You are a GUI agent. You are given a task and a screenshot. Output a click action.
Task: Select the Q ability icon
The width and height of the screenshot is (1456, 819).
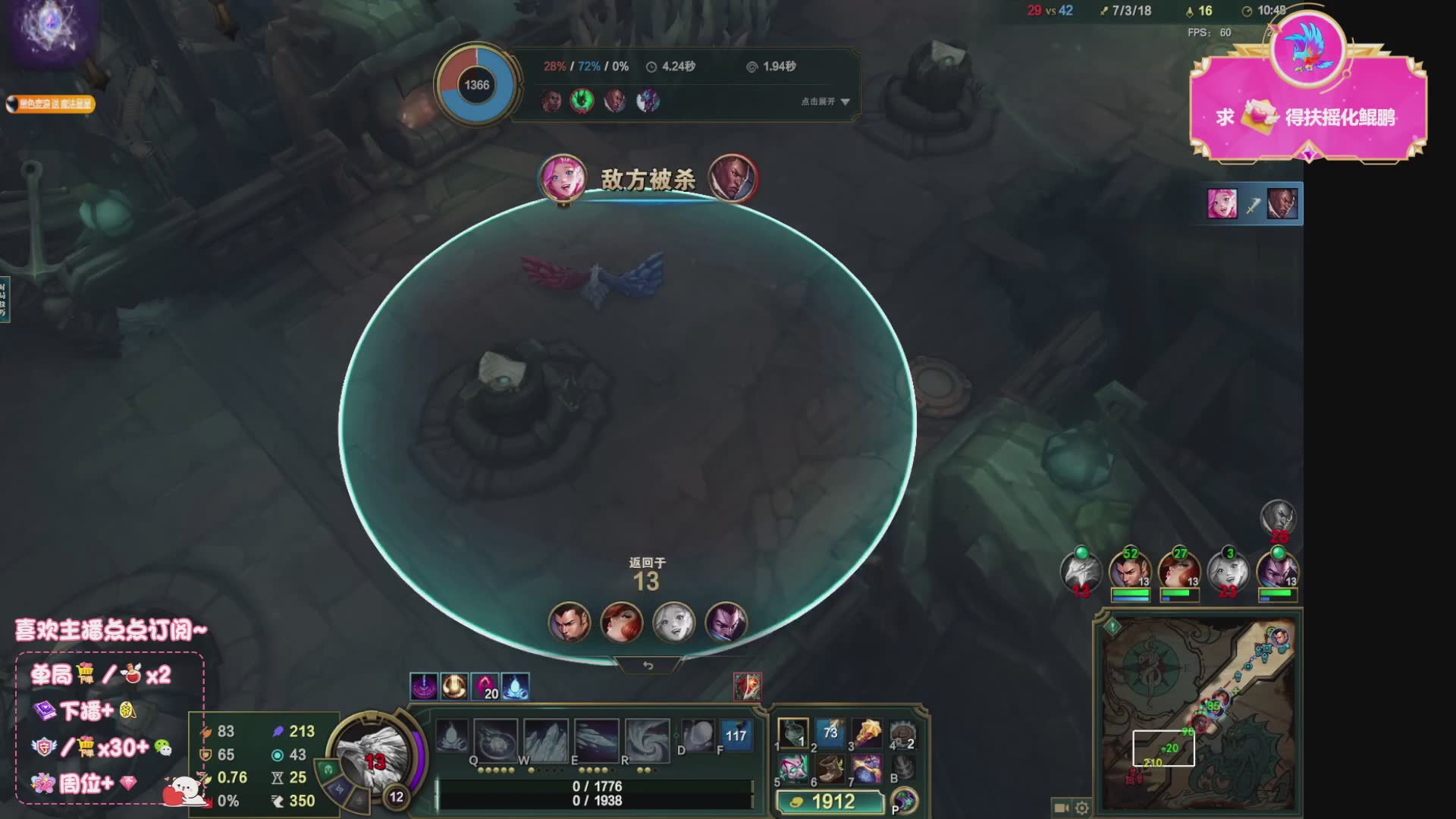click(496, 739)
